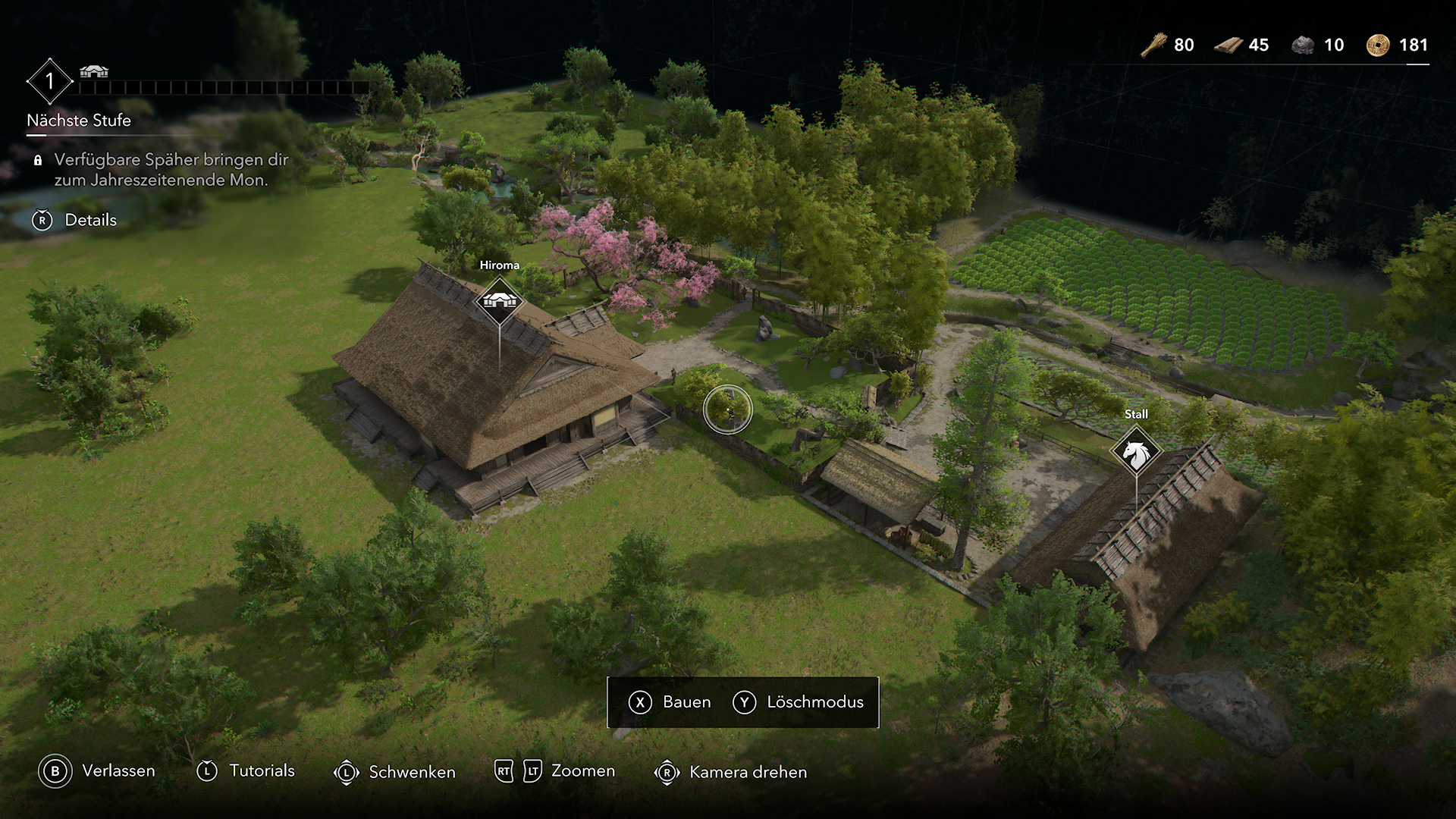This screenshot has height=819, width=1456.
Task: Activate Löschmodus delete mode
Action: (799, 702)
